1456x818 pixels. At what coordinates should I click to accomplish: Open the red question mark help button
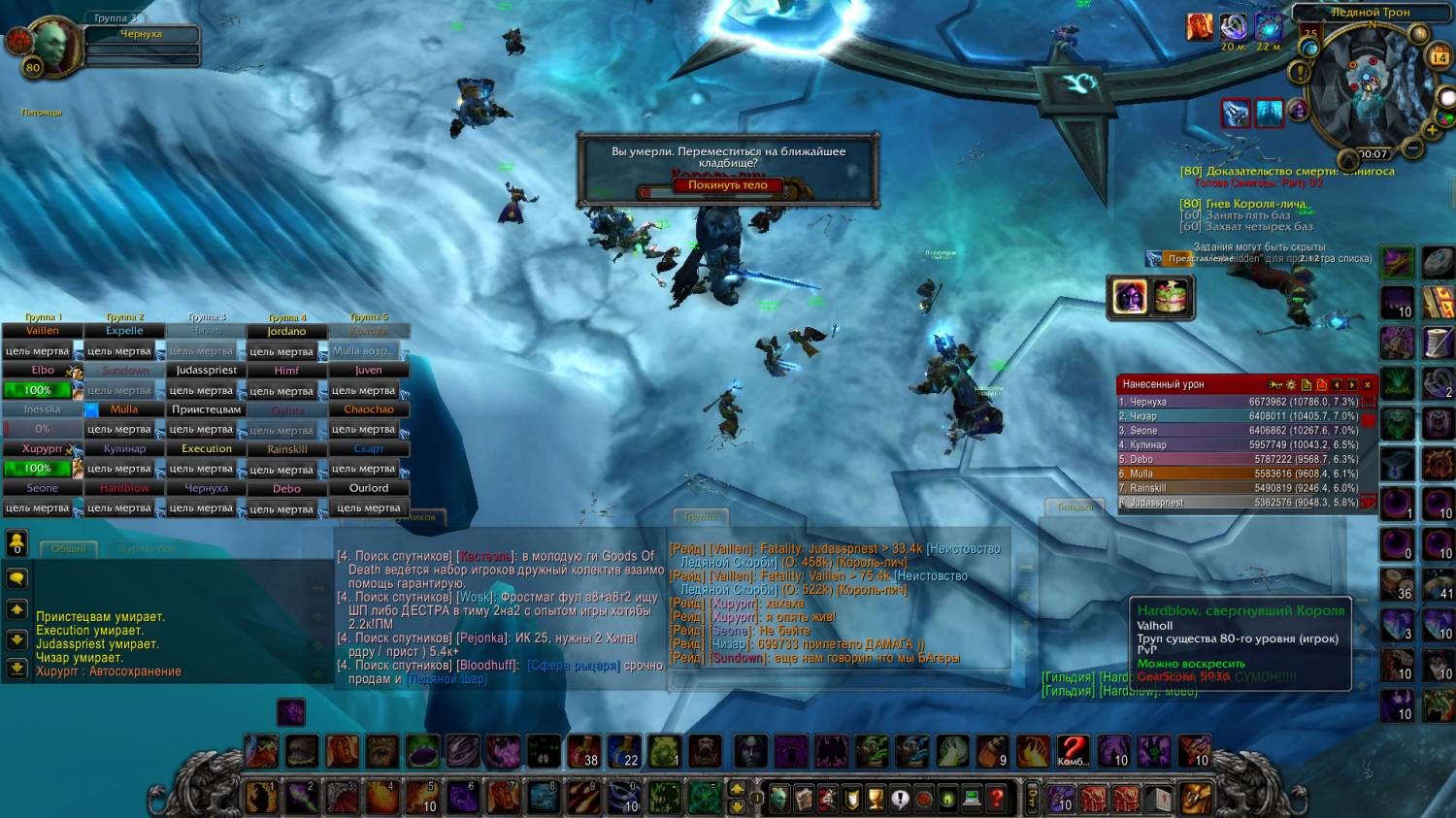point(995,799)
